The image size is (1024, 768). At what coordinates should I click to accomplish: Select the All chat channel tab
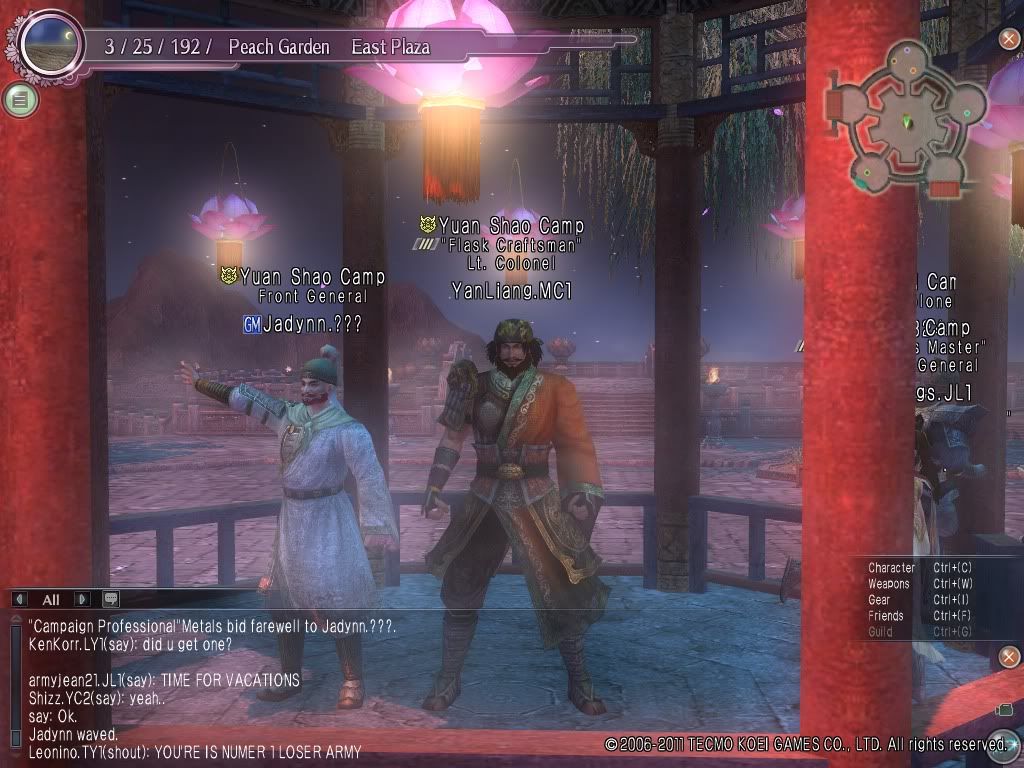(x=50, y=600)
